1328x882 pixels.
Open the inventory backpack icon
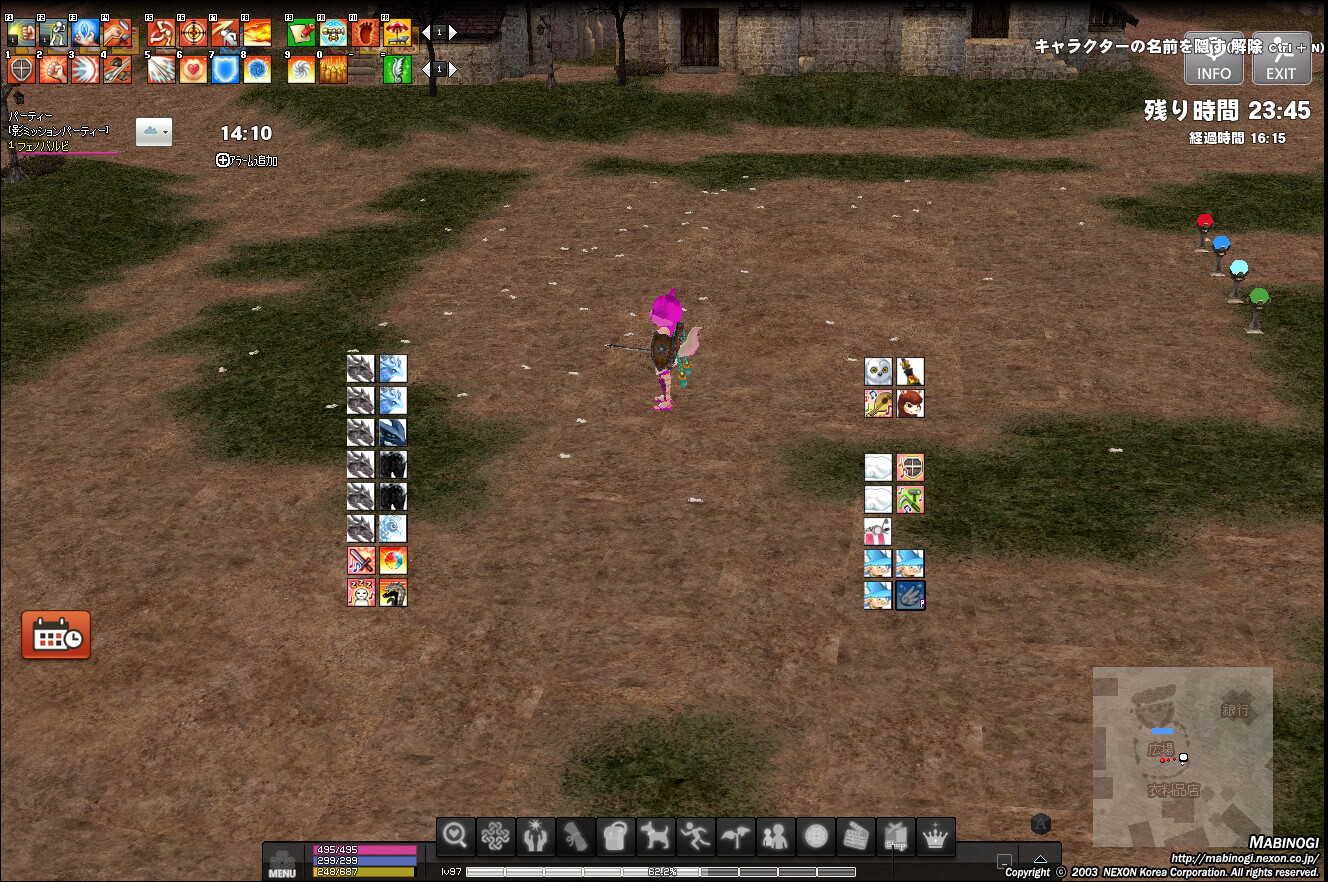[616, 837]
